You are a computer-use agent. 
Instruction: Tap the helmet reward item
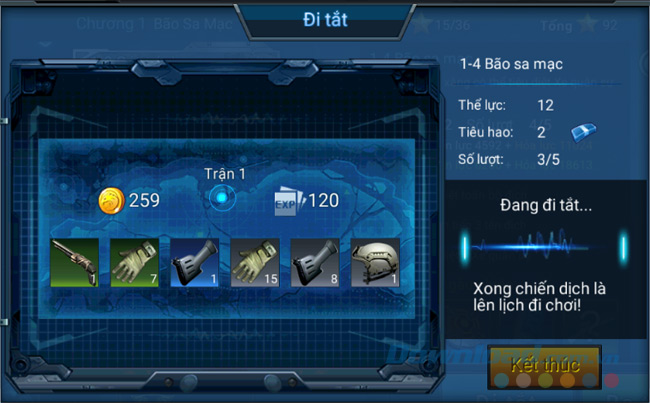point(375,263)
